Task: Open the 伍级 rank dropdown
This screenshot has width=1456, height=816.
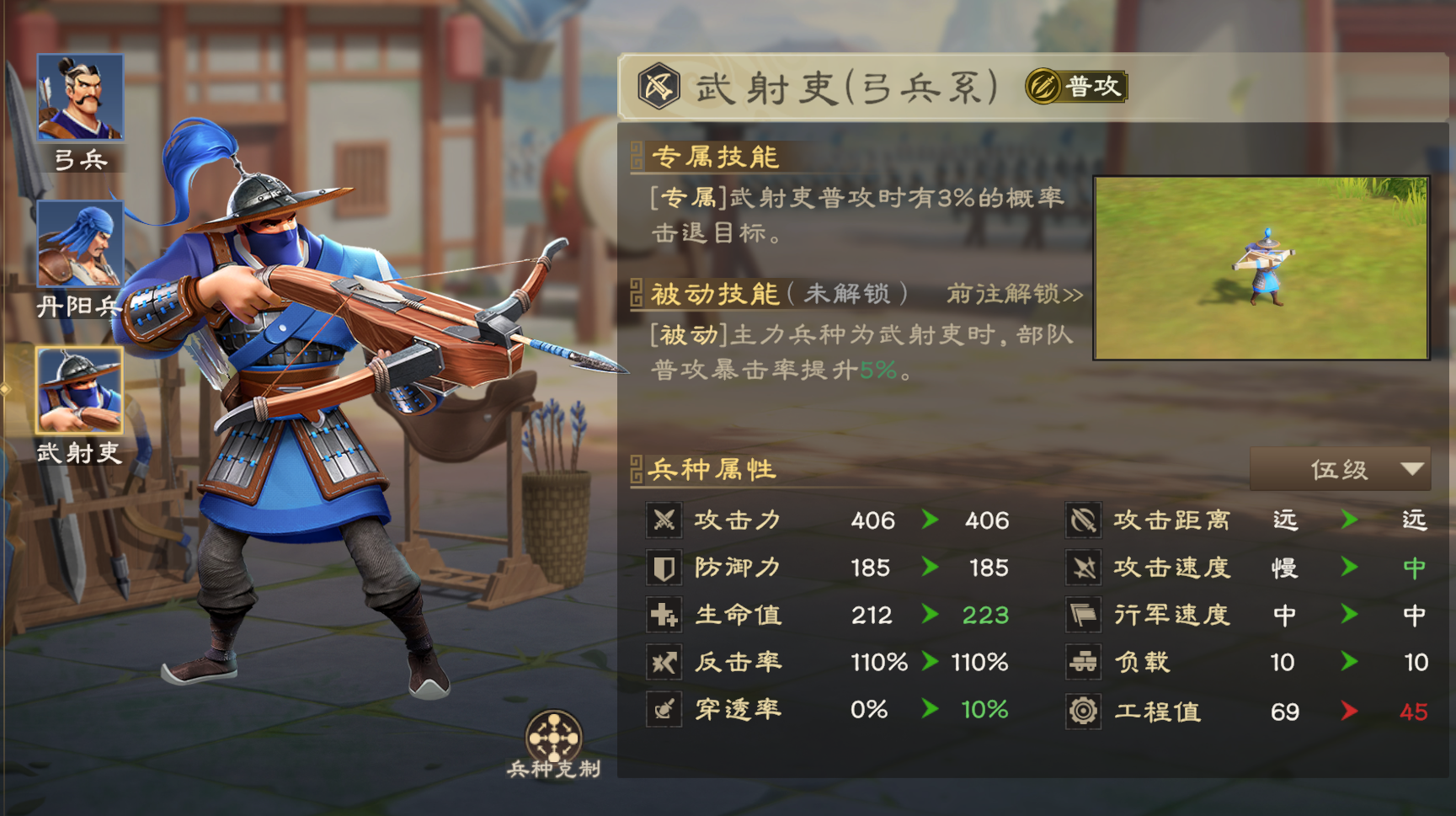Action: 1340,469
